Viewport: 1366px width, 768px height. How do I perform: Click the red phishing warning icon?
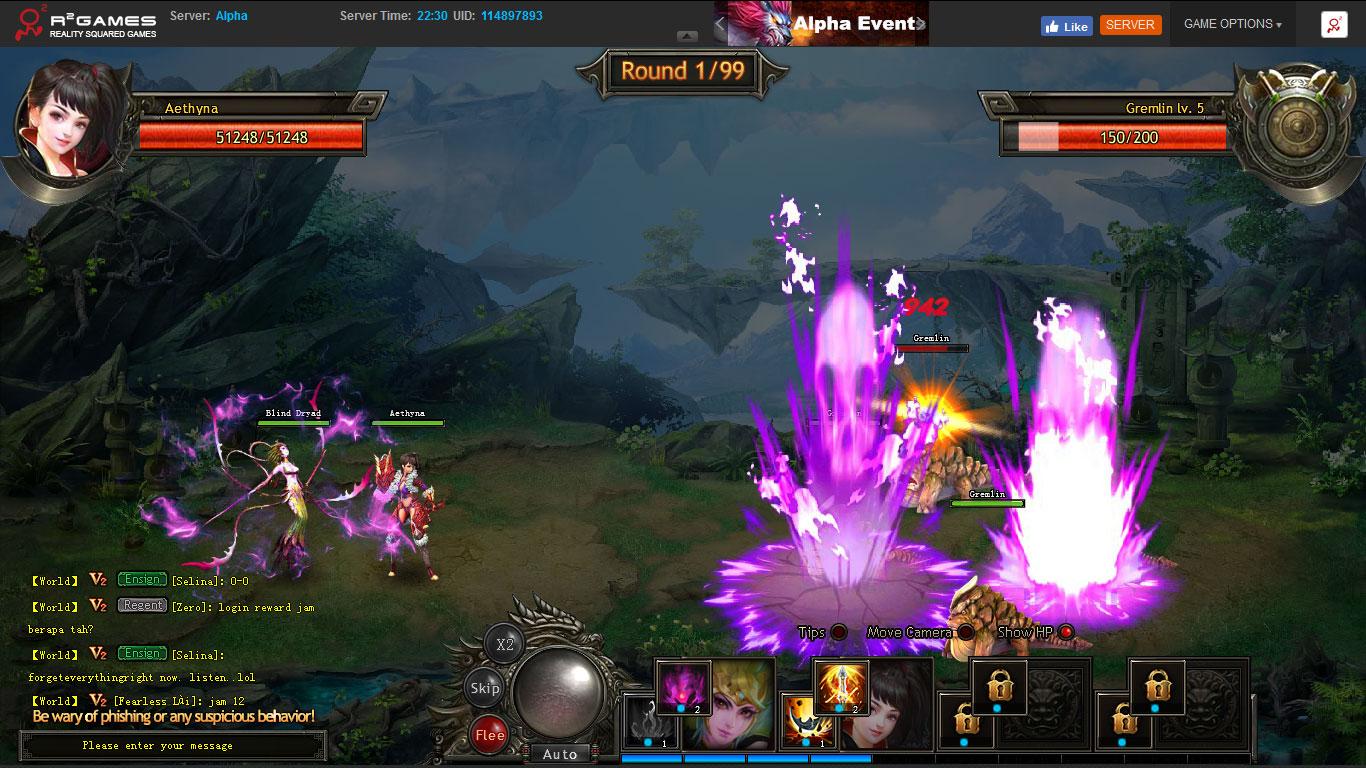(x=1332, y=23)
